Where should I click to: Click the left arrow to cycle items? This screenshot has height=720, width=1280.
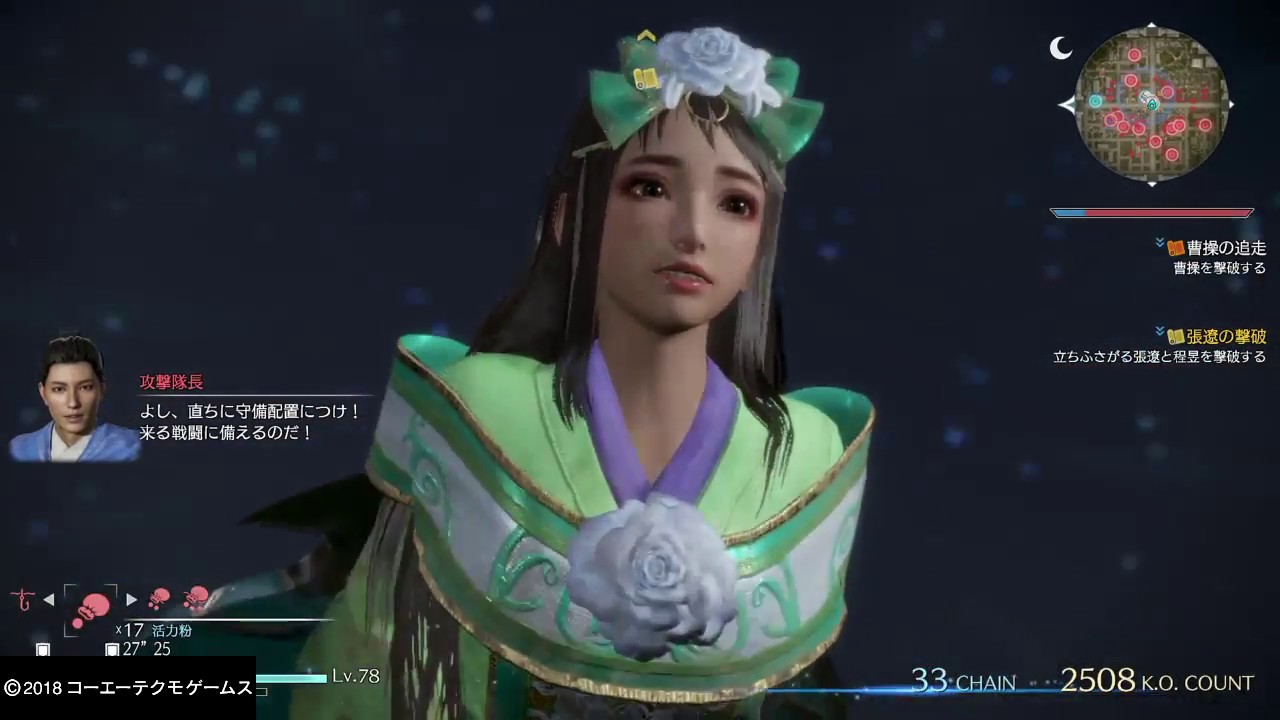49,599
